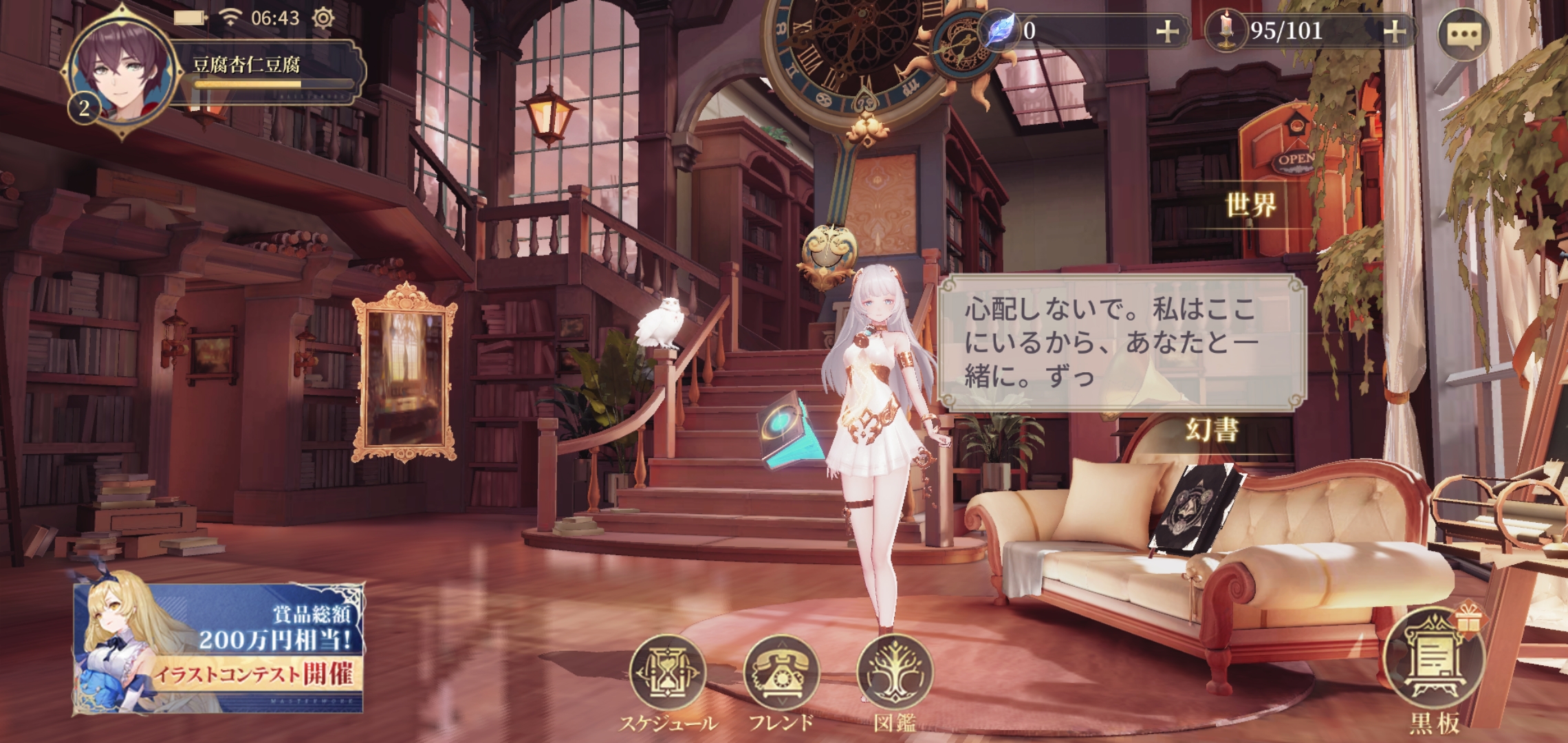Open the 幻書 menu
This screenshot has height=743, width=1568.
[1212, 430]
